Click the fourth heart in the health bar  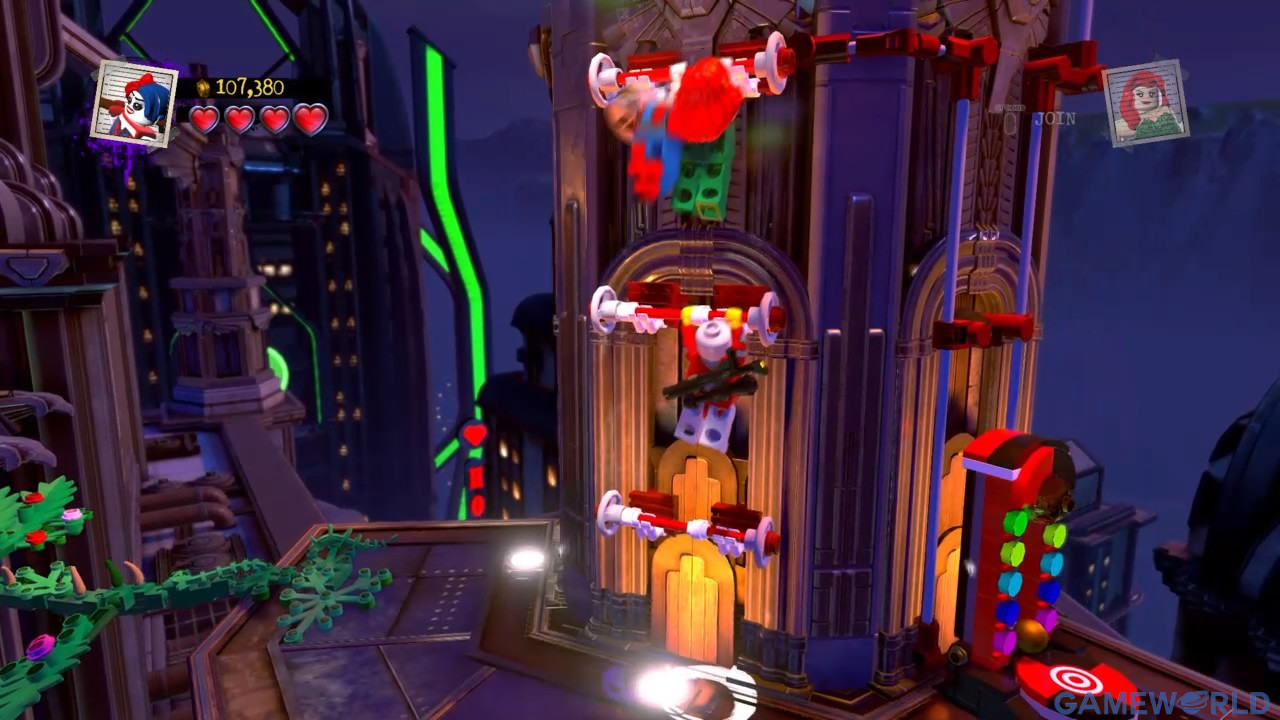pyautogui.click(x=312, y=117)
